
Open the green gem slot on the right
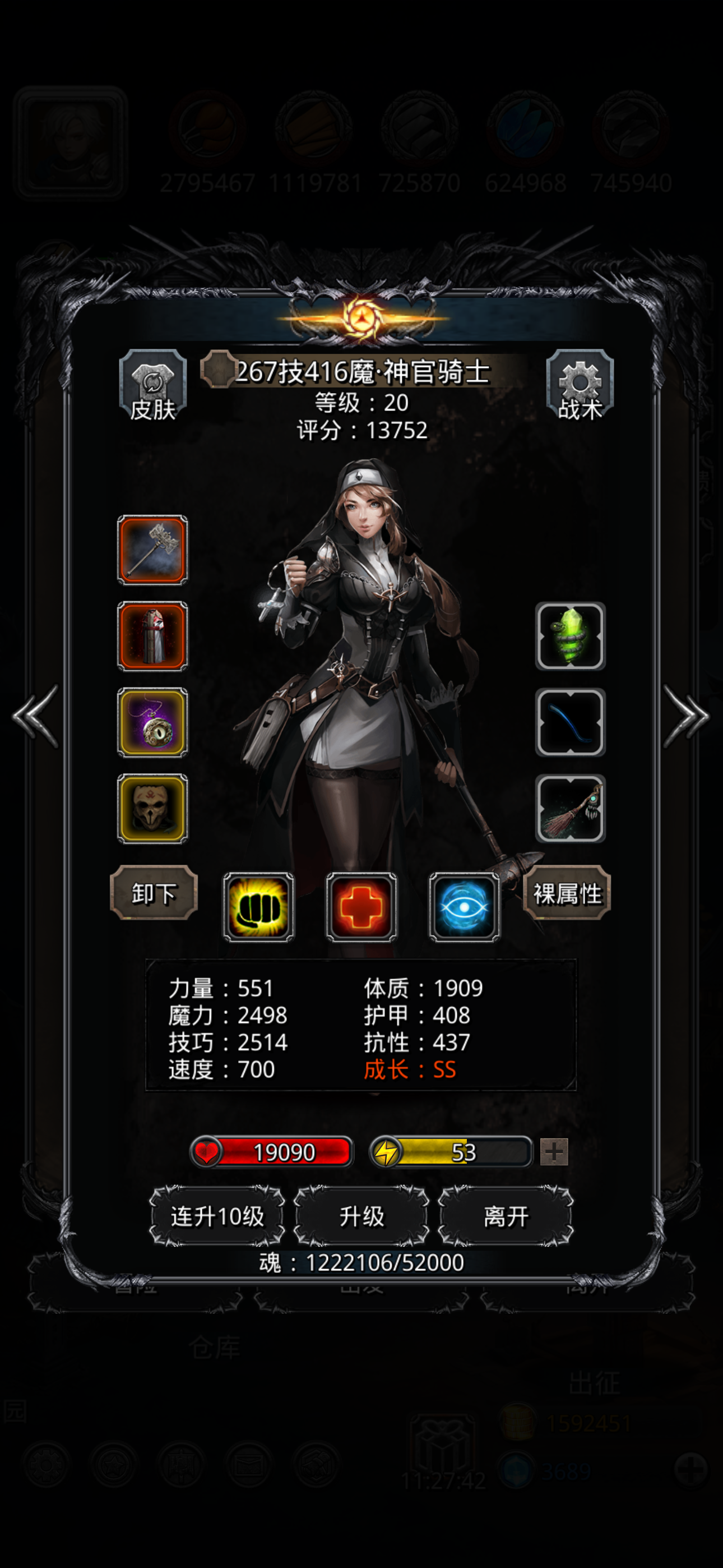pyautogui.click(x=570, y=637)
